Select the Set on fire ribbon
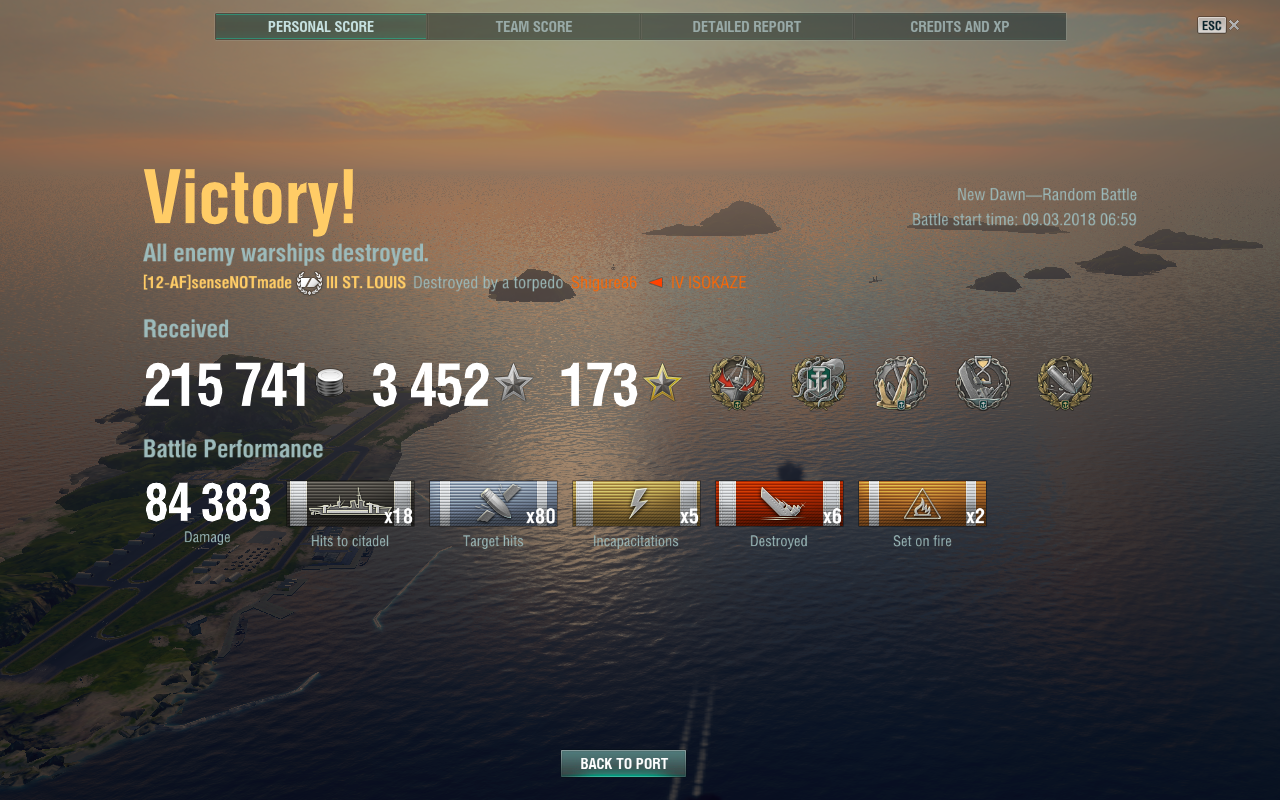 [922, 503]
